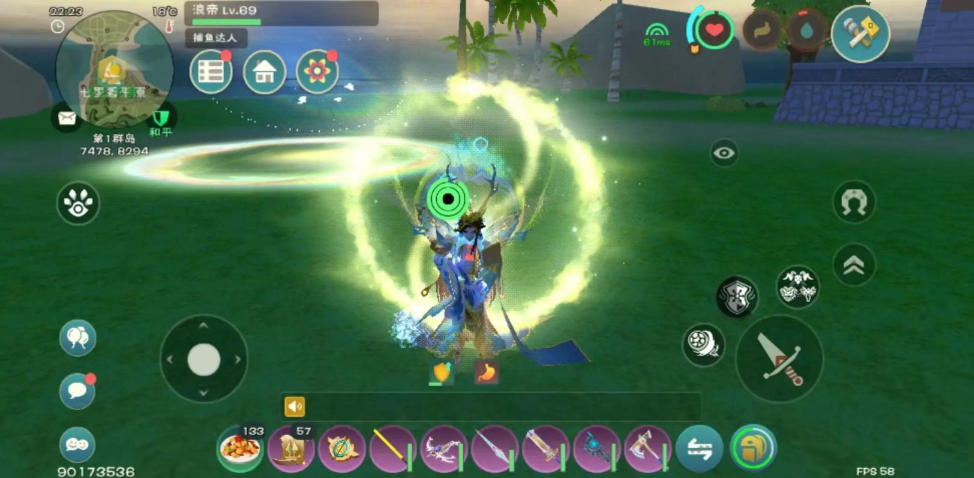Select the yellow staff hotbar slot
Image resolution: width=974 pixels, height=478 pixels.
393,449
